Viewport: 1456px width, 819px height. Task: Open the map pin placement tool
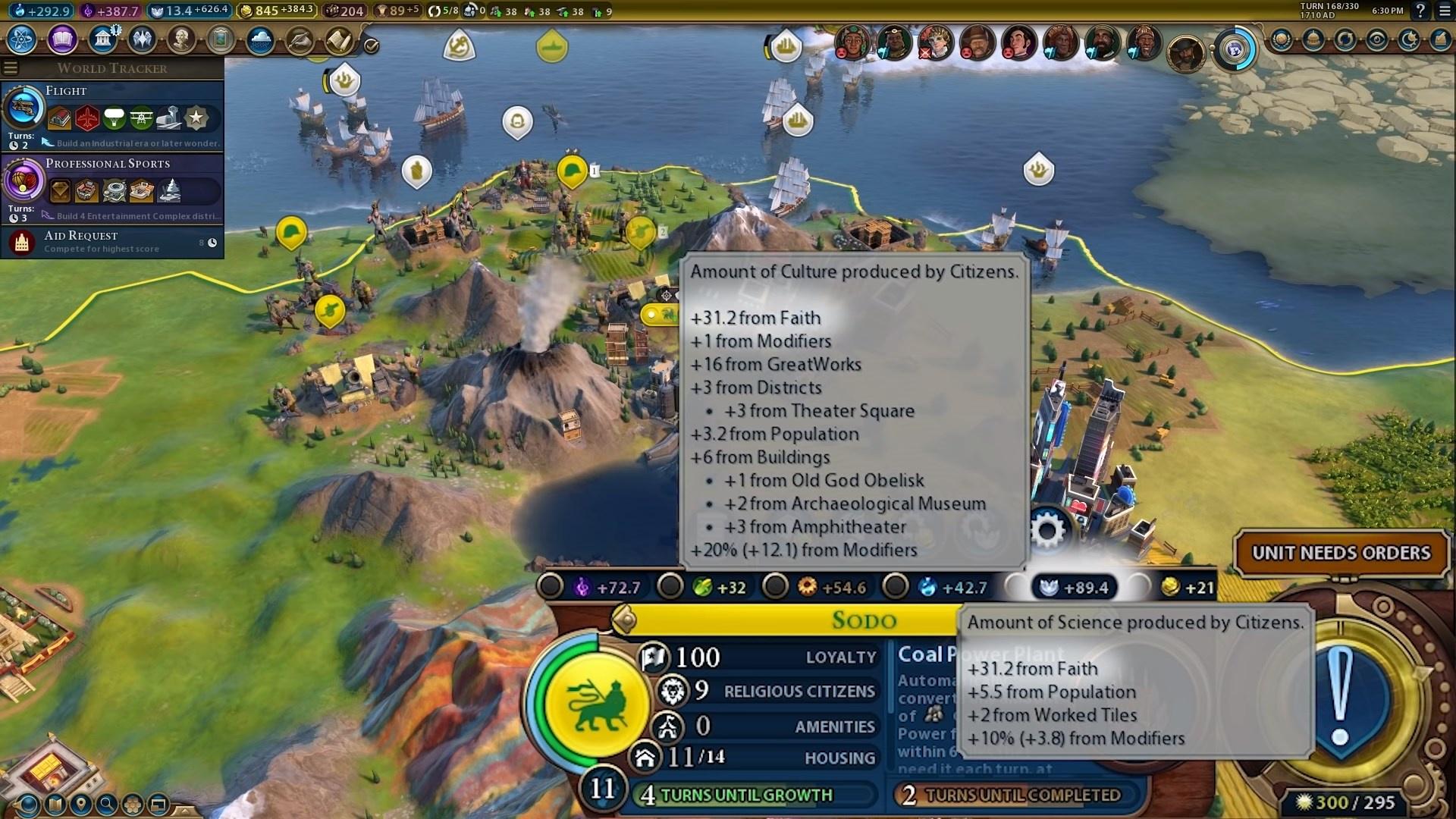[80, 804]
